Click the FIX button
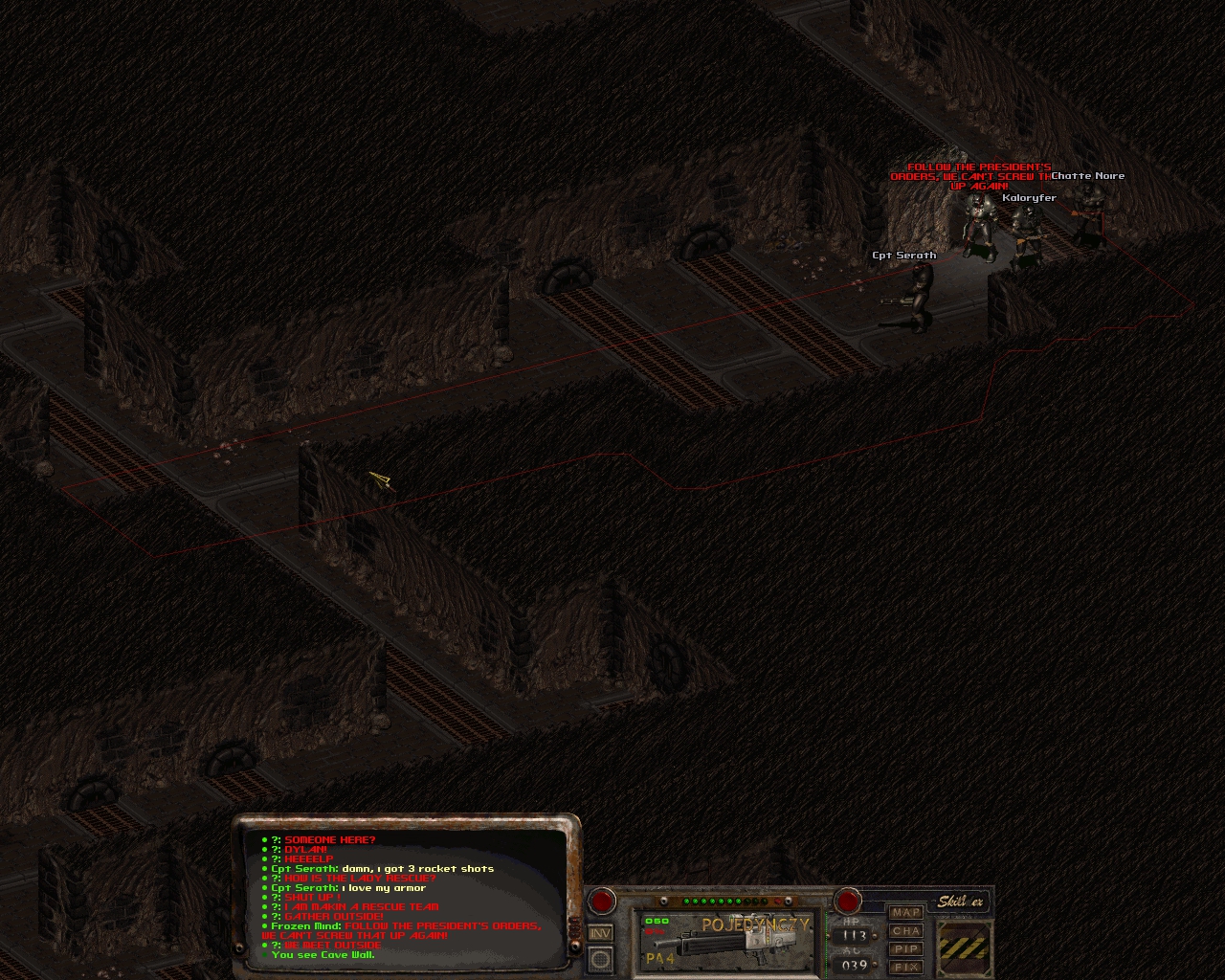 click(905, 967)
